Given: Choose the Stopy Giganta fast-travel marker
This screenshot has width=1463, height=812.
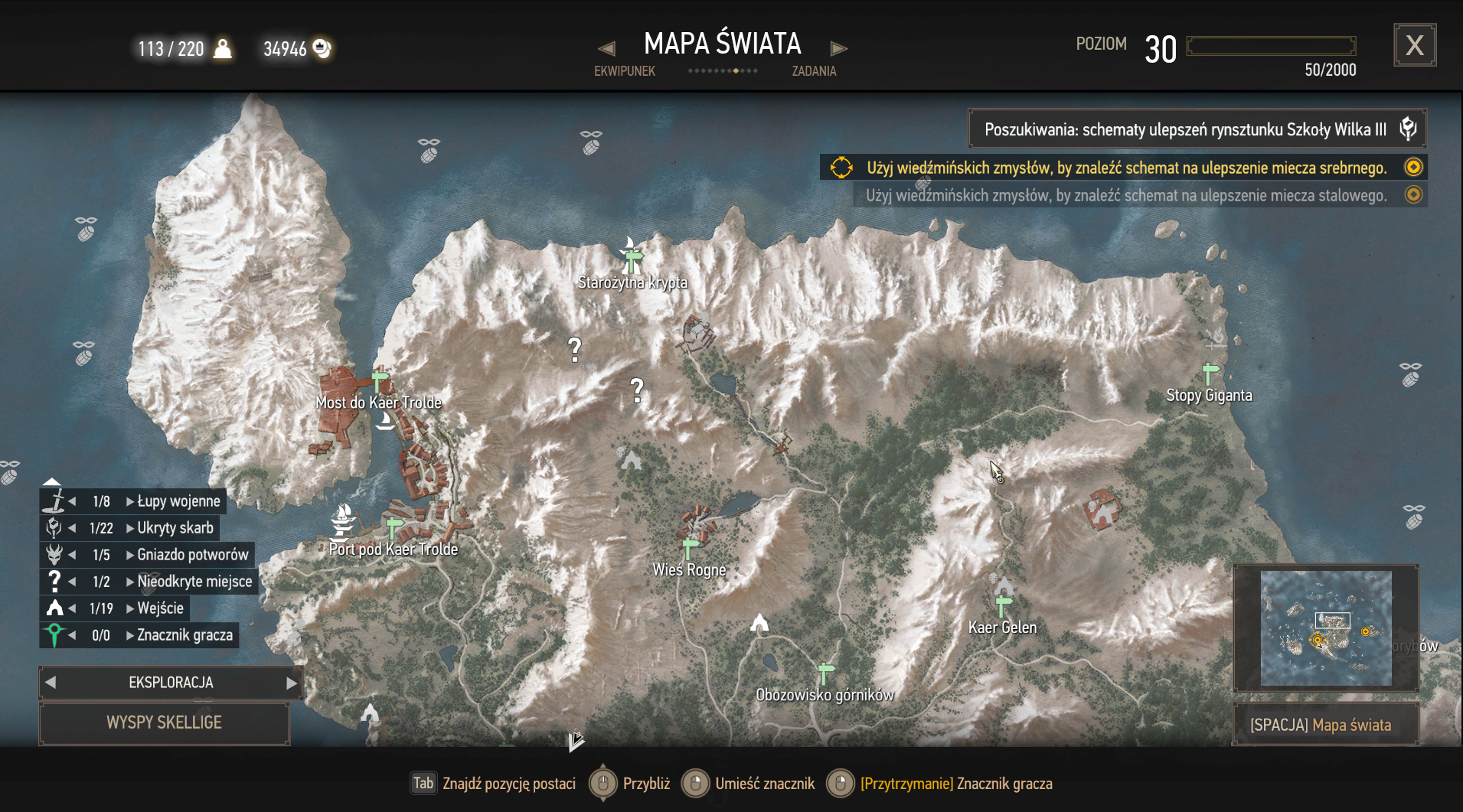Looking at the screenshot, I should click(x=1210, y=373).
